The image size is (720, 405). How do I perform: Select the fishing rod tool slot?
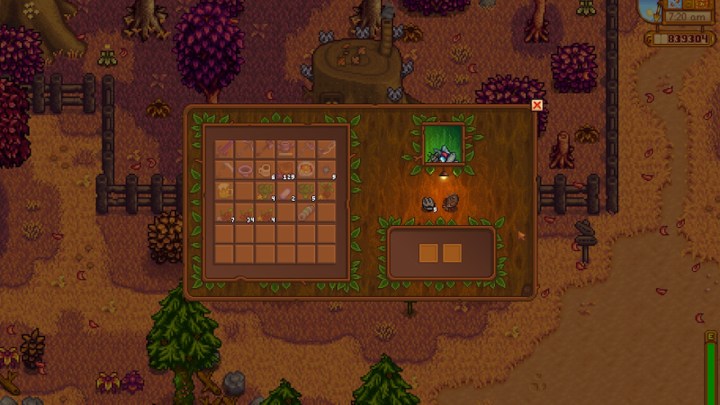click(326, 148)
